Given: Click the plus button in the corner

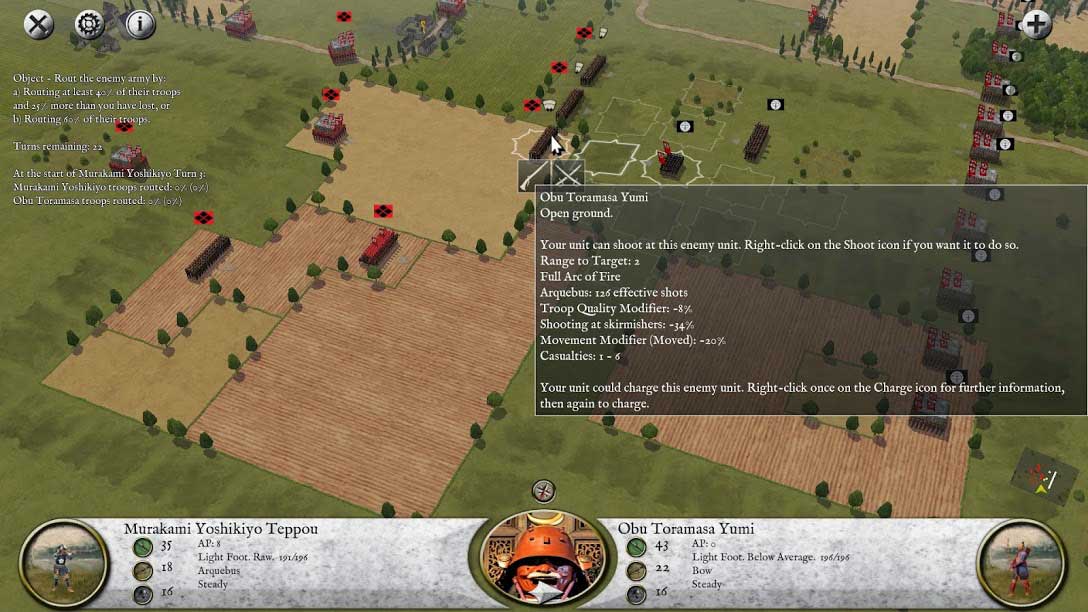Looking at the screenshot, I should point(1036,25).
